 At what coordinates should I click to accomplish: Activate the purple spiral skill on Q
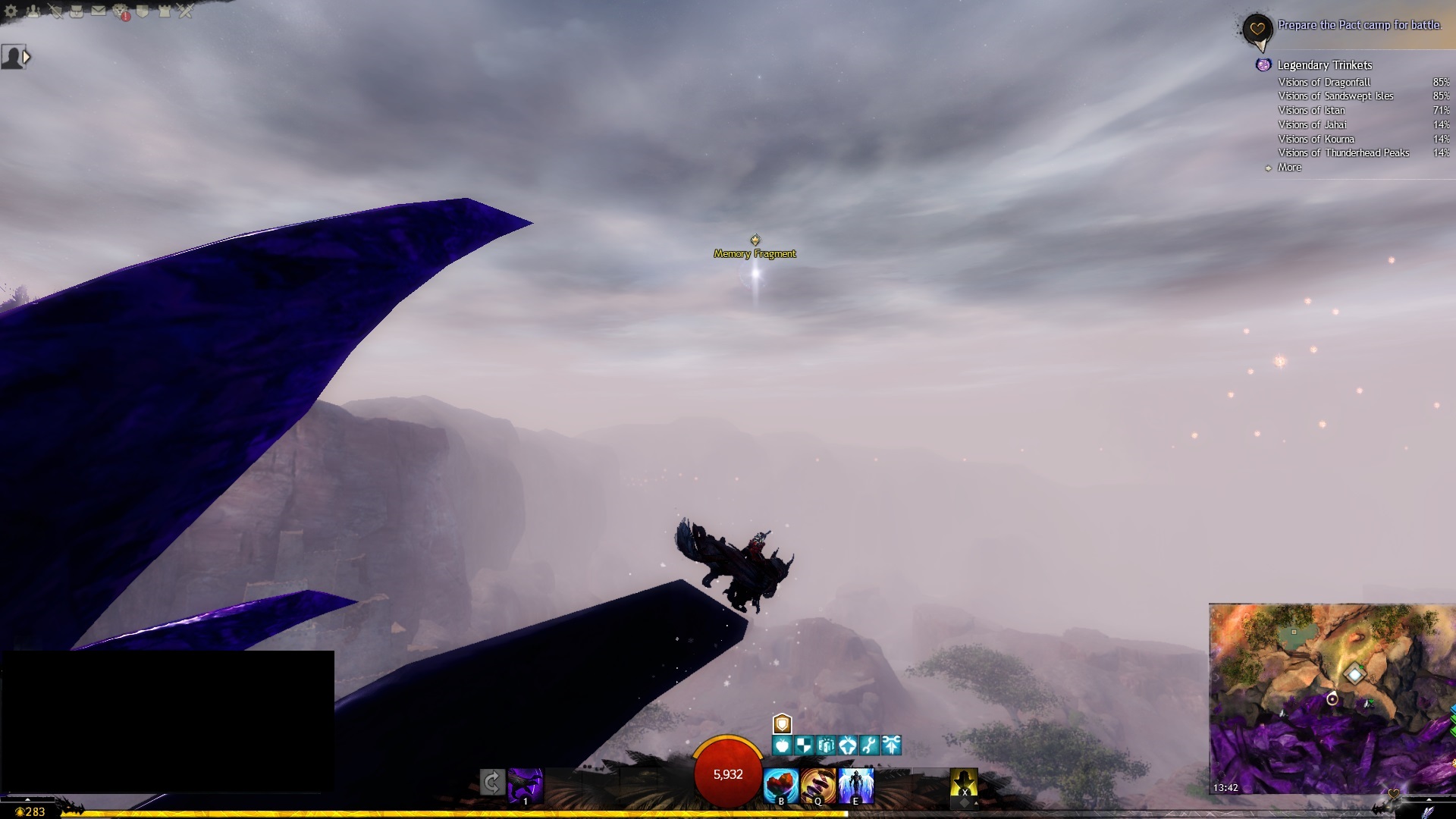(818, 786)
